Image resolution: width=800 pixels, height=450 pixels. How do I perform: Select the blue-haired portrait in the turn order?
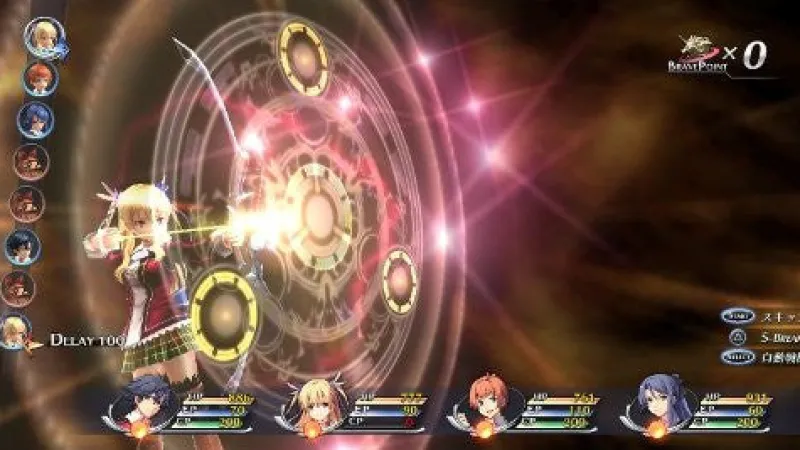tap(35, 120)
